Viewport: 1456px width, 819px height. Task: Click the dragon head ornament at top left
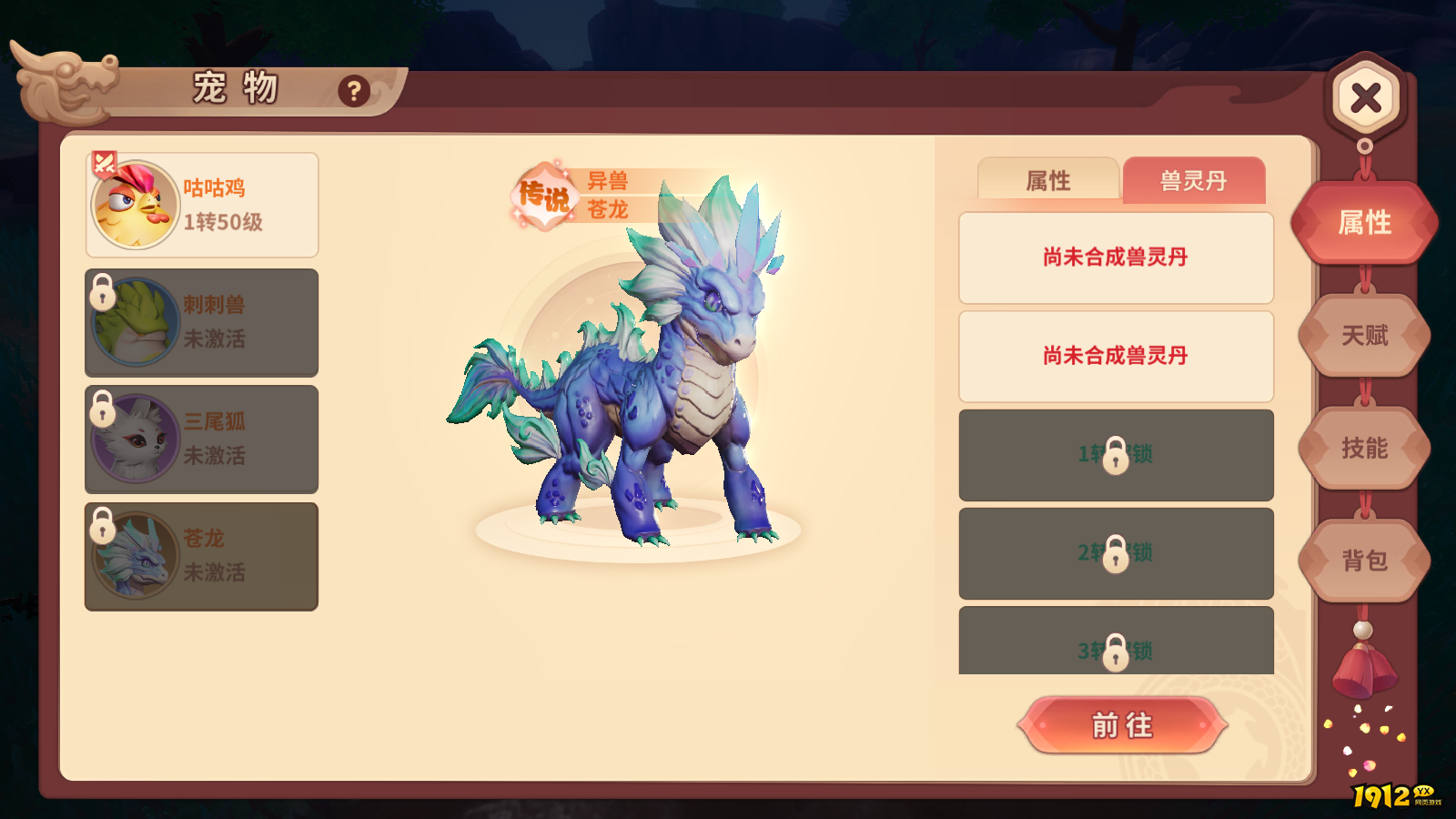(x=68, y=86)
